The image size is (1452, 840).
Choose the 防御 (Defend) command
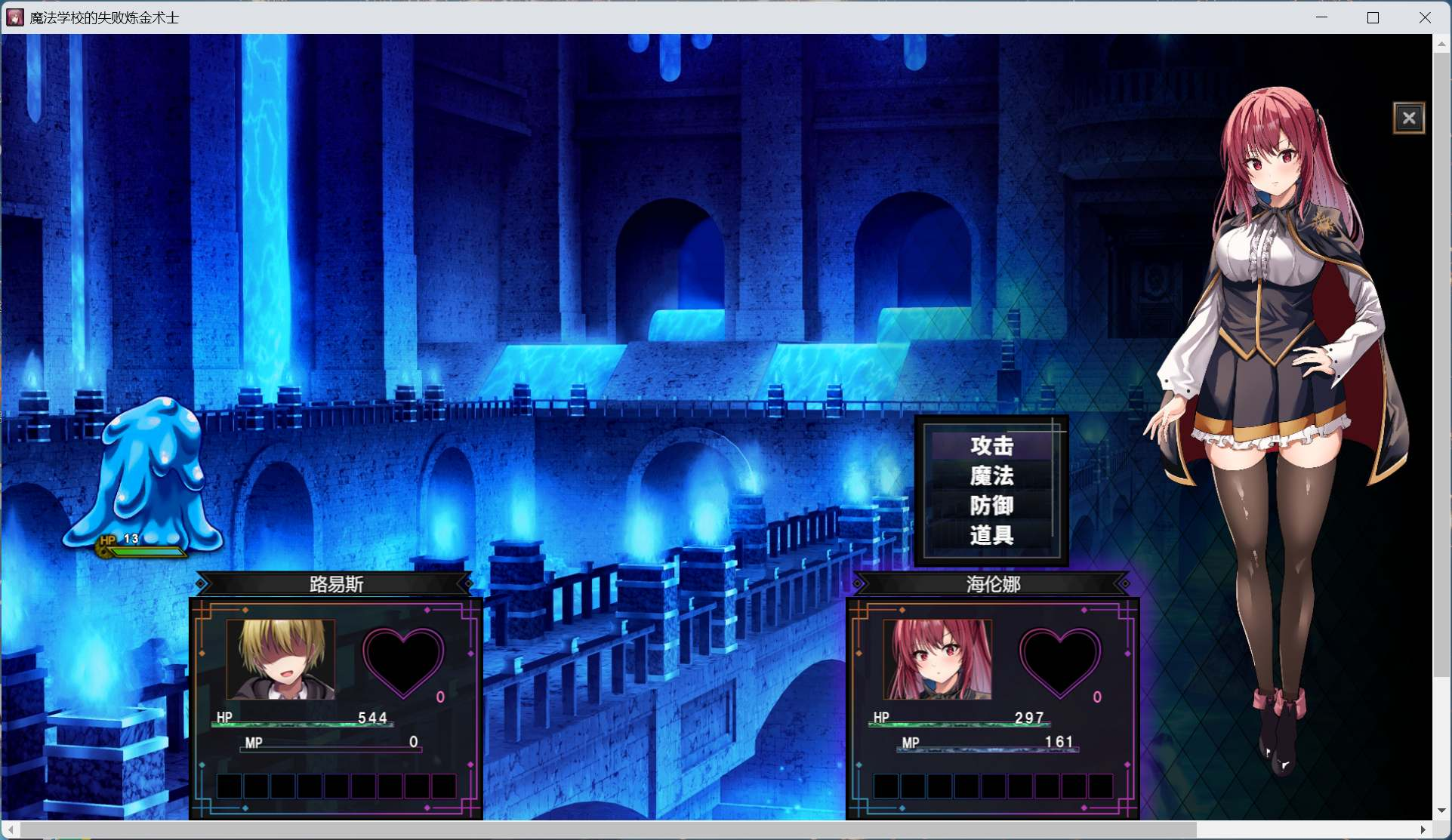pos(991,506)
